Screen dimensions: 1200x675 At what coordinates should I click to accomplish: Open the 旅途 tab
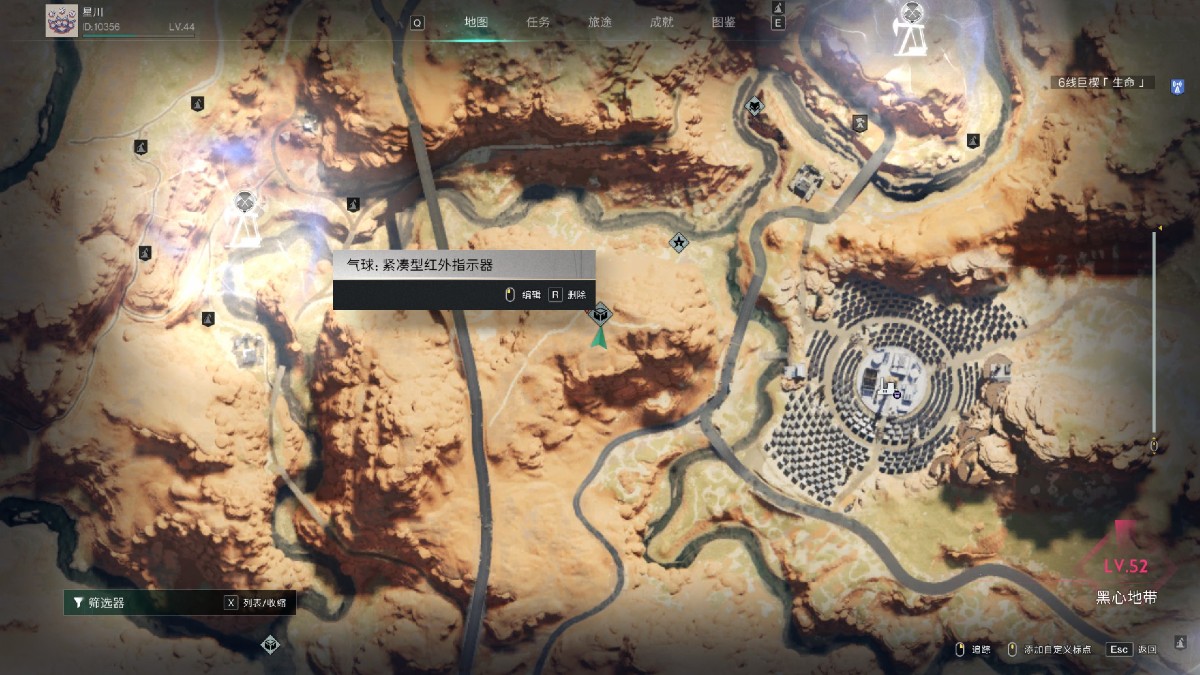click(600, 22)
